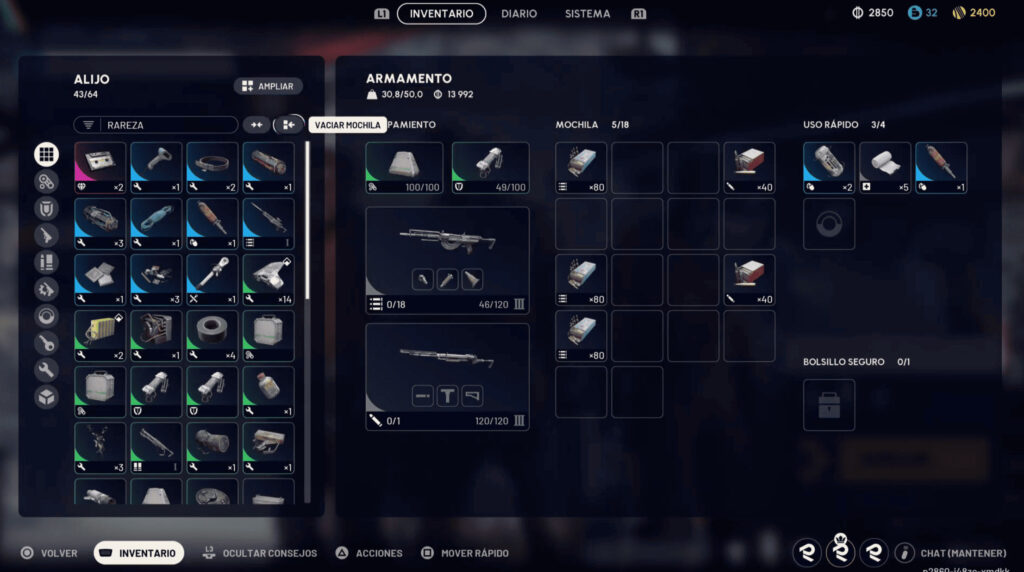This screenshot has height=572, width=1024.
Task: Open the Rareza sort dropdown
Action: (155, 125)
